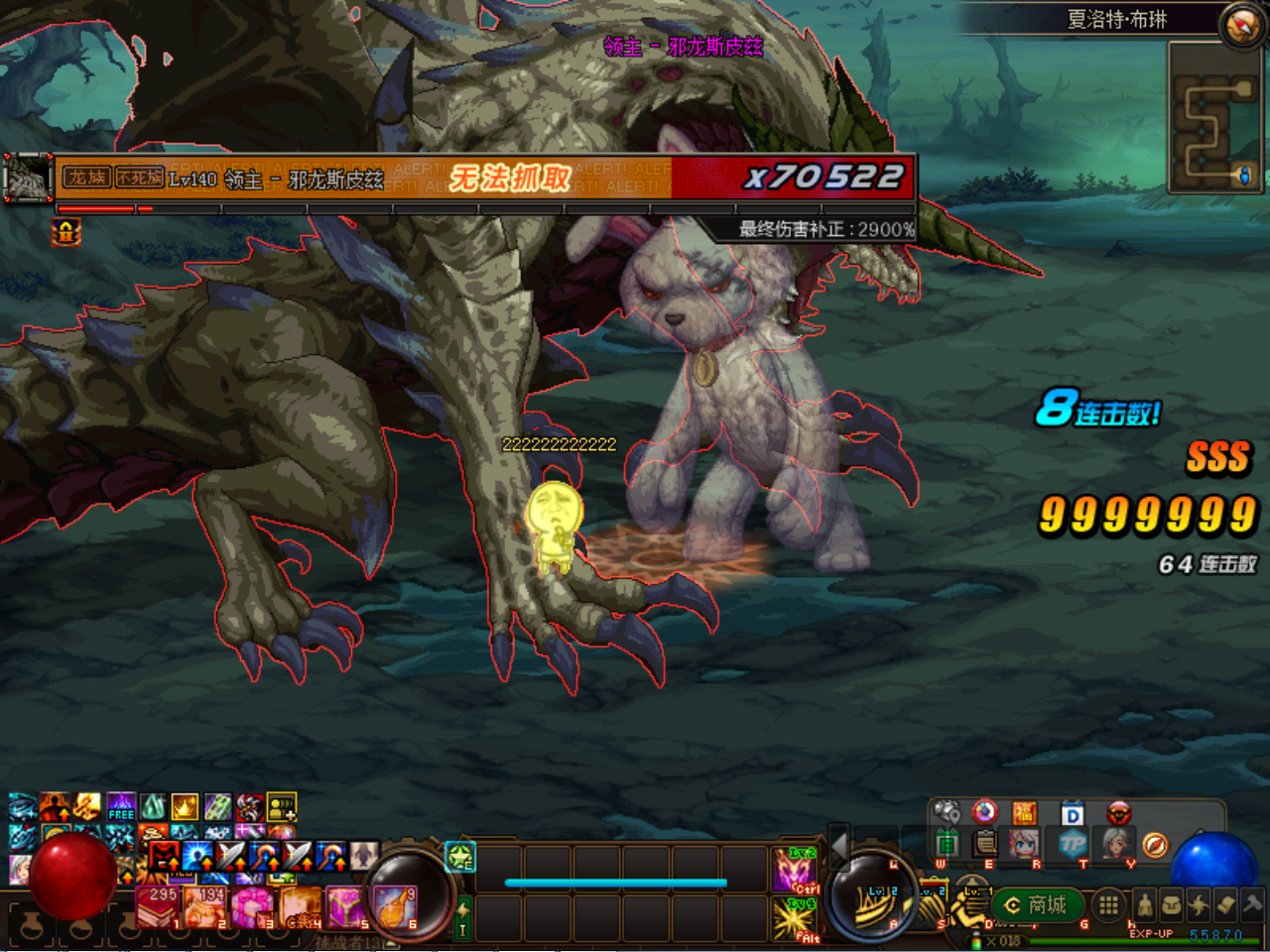Click the purple FREE buff icon
Viewport: 1270px width, 952px height.
click(x=121, y=806)
